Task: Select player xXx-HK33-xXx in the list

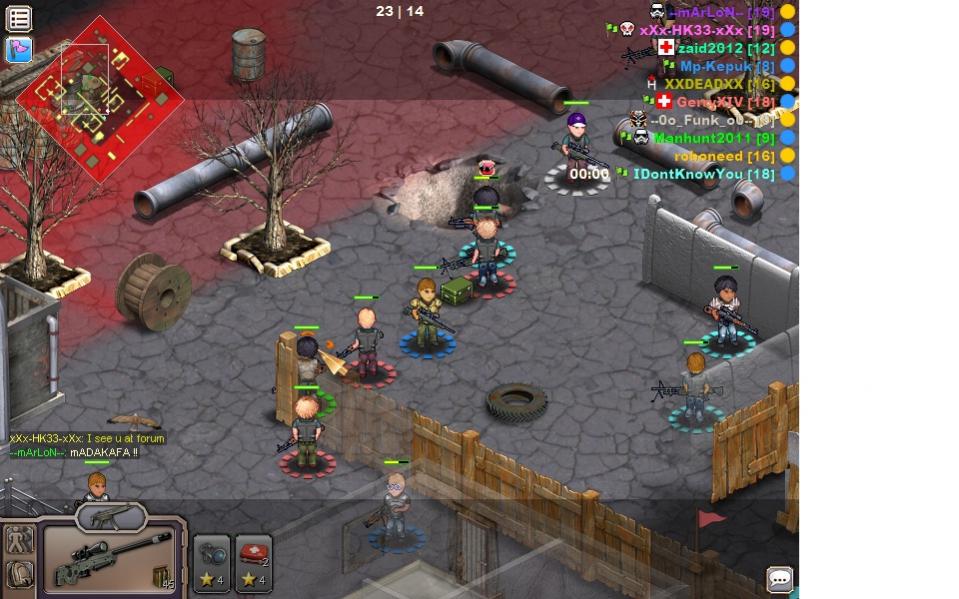Action: click(706, 30)
